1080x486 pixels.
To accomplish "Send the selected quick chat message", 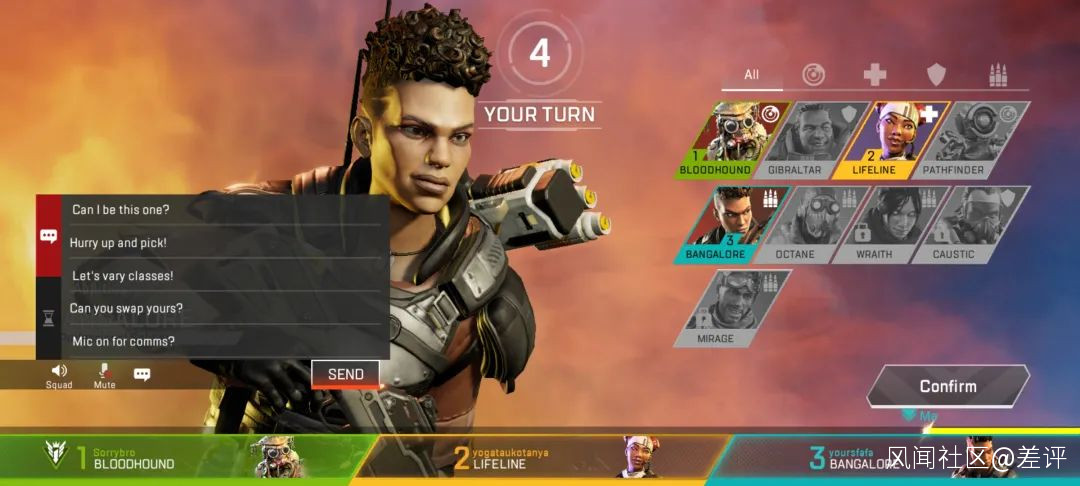I will 345,374.
